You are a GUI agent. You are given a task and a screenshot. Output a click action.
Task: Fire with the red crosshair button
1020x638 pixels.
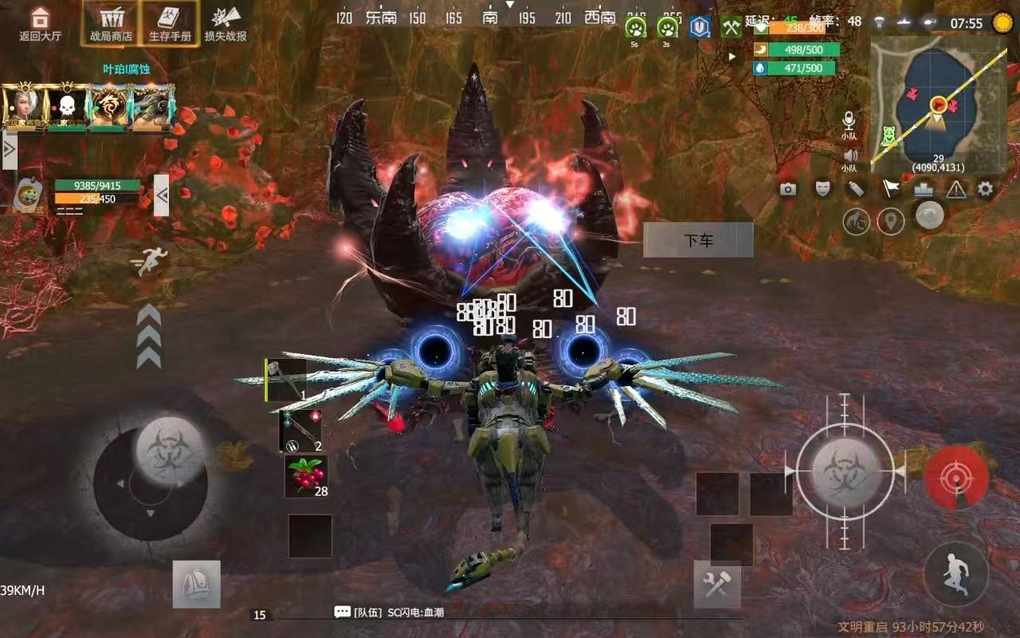[x=956, y=477]
